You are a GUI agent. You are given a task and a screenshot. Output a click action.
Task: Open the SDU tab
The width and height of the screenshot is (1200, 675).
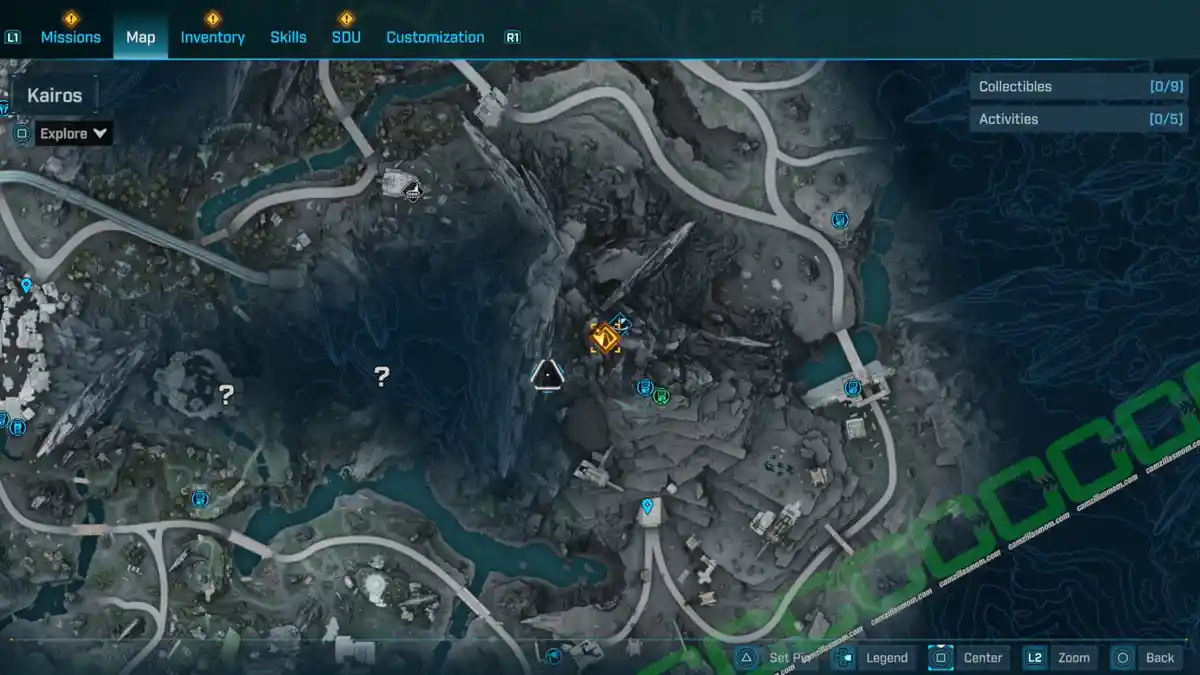pyautogui.click(x=346, y=37)
